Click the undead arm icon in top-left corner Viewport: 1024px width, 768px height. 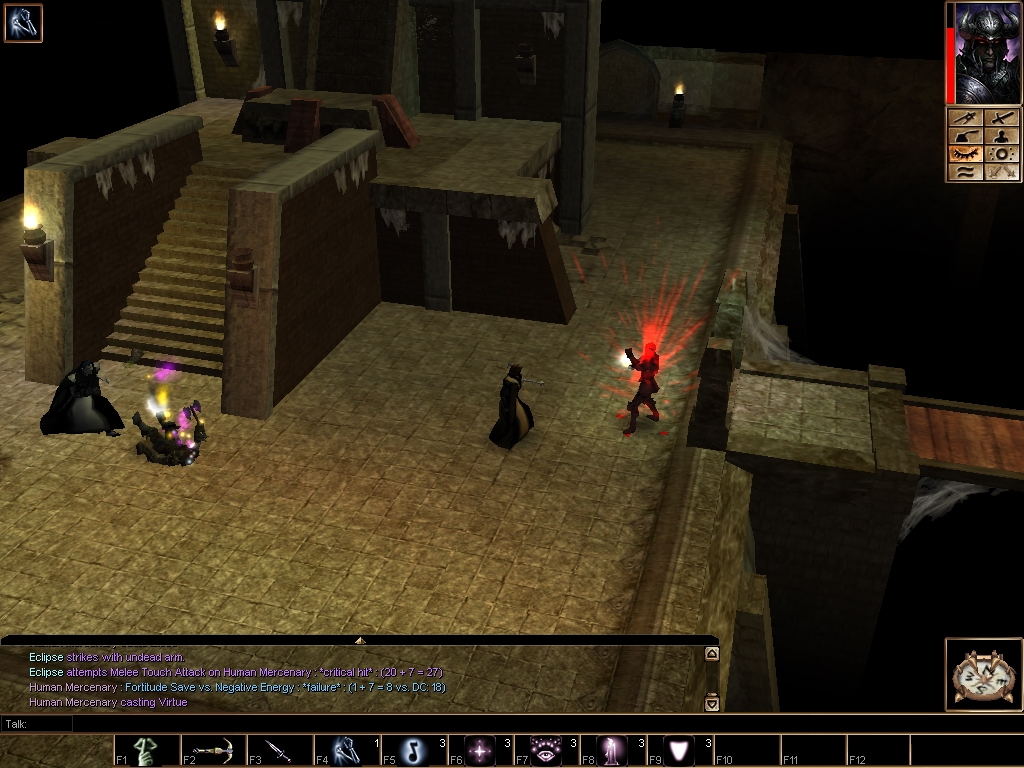(23, 23)
